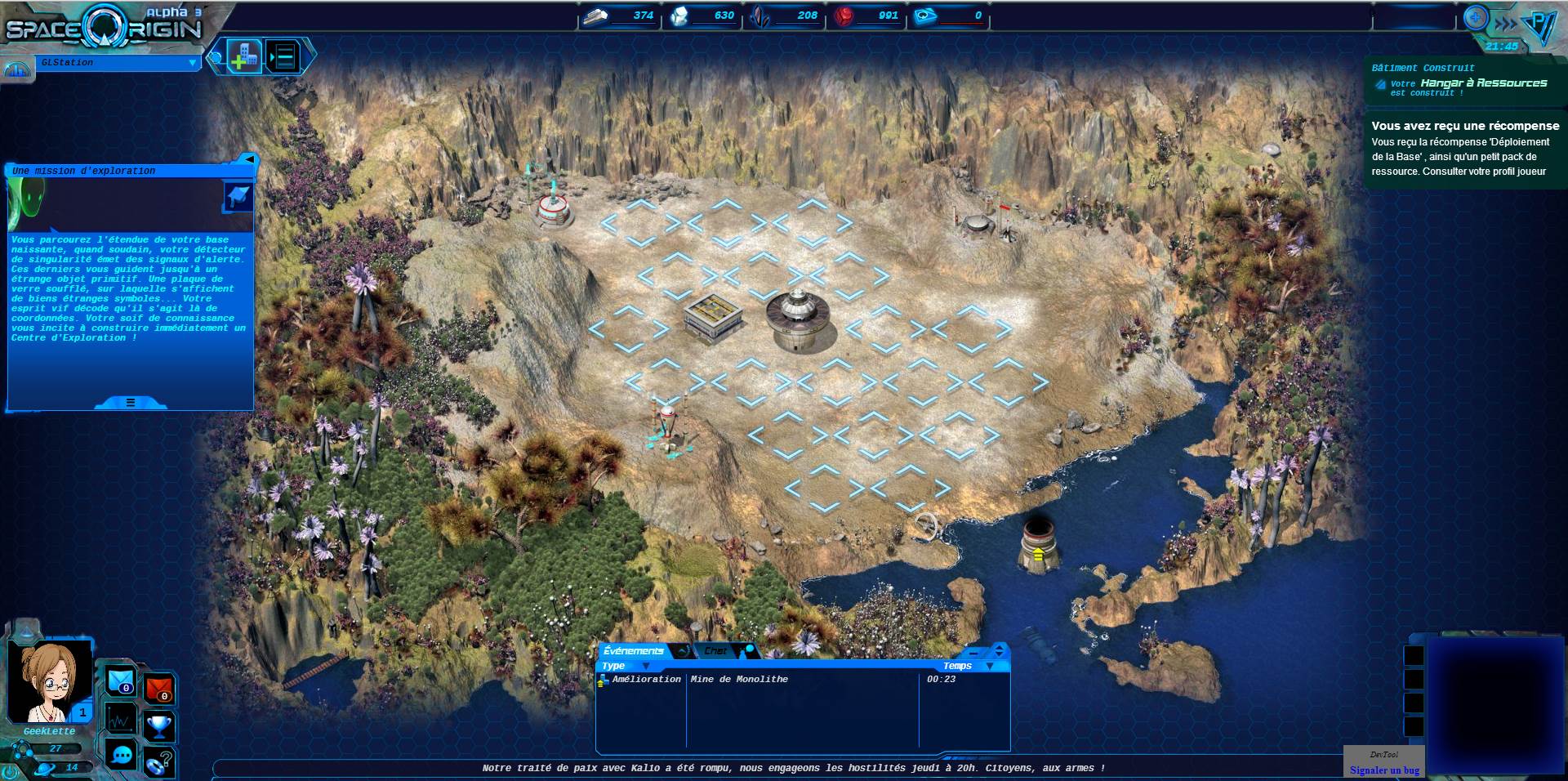Click the round plus button near clock
This screenshot has width=1568, height=781.
pyautogui.click(x=1475, y=18)
